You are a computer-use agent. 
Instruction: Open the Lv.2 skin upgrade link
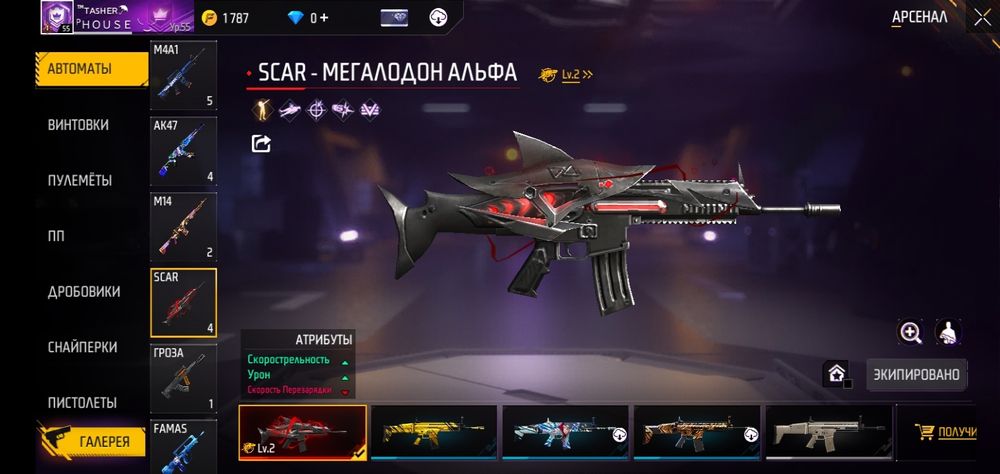pos(566,74)
